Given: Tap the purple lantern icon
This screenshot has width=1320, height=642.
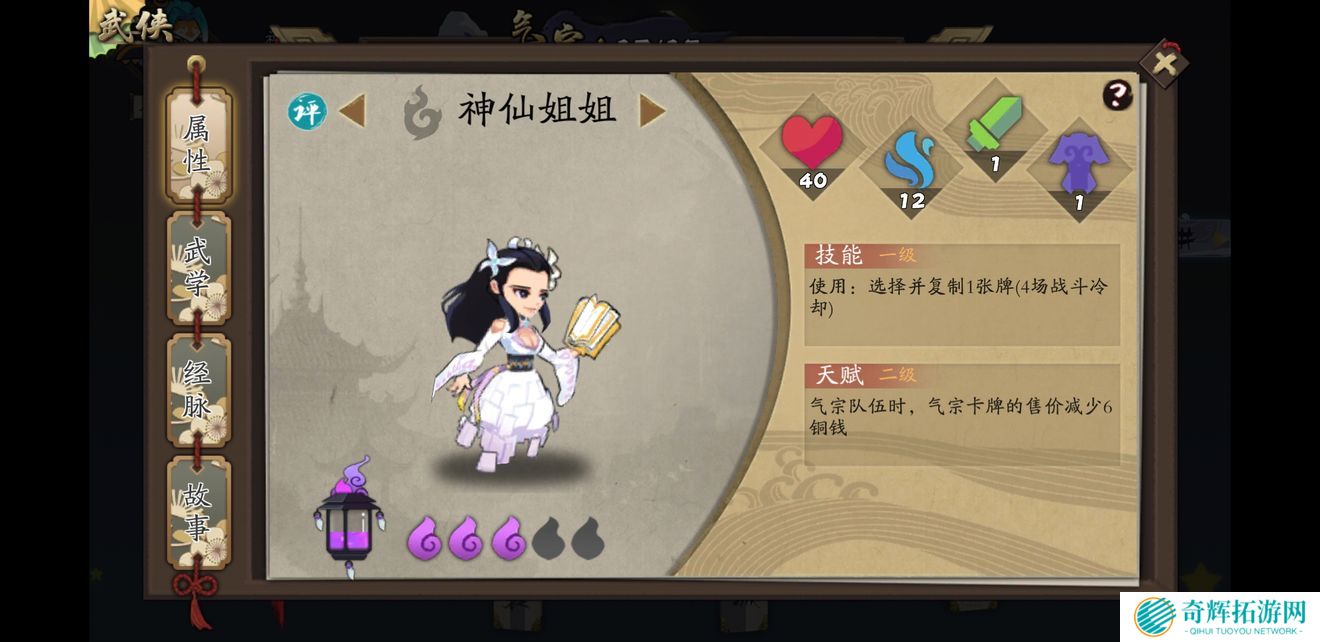Looking at the screenshot, I should 346,518.
